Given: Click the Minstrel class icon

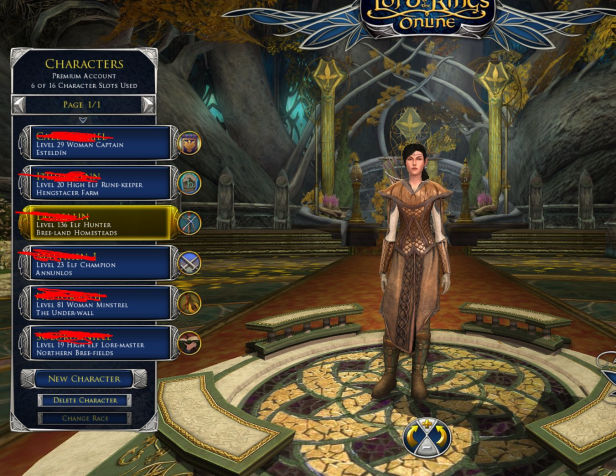Looking at the screenshot, I should tap(187, 303).
